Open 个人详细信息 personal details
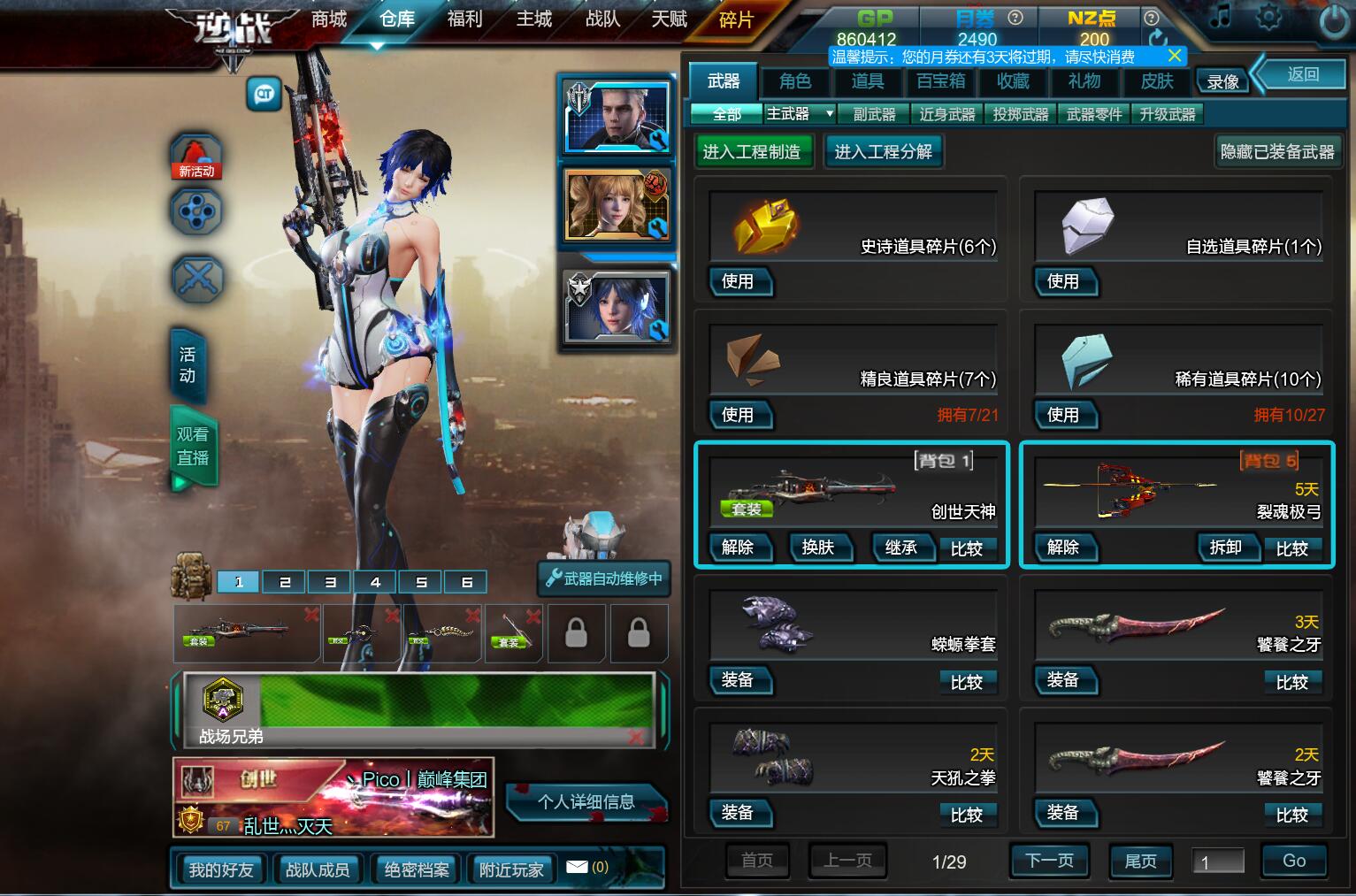Viewport: 1356px width, 896px height. (x=586, y=802)
